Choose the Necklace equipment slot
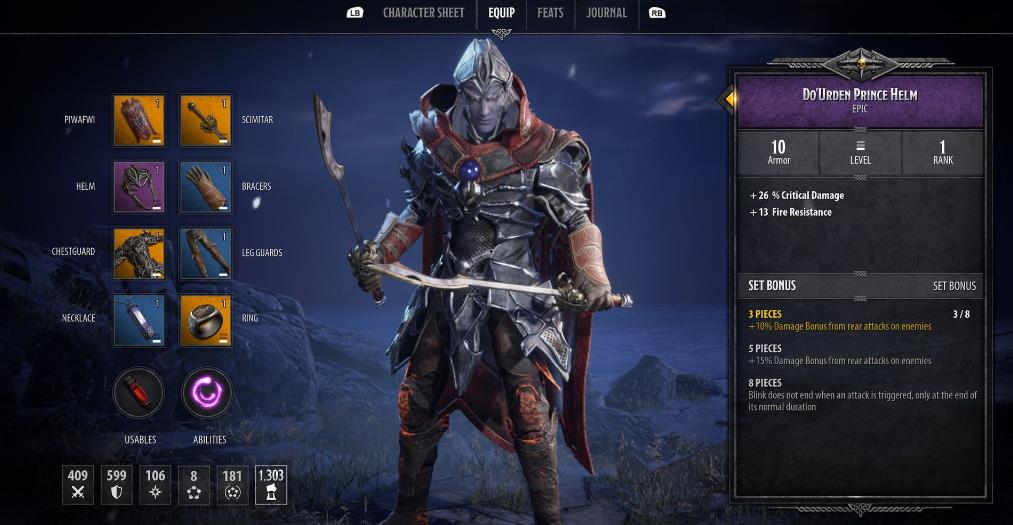 (139, 320)
